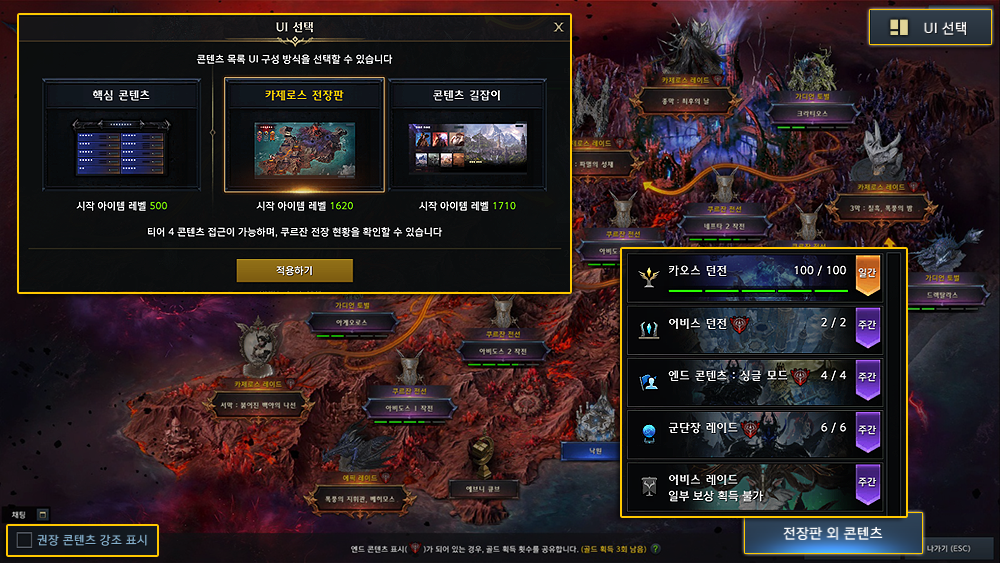This screenshot has width=1000, height=563.
Task: Select the 카오스 던전 row
Action: 750,276
